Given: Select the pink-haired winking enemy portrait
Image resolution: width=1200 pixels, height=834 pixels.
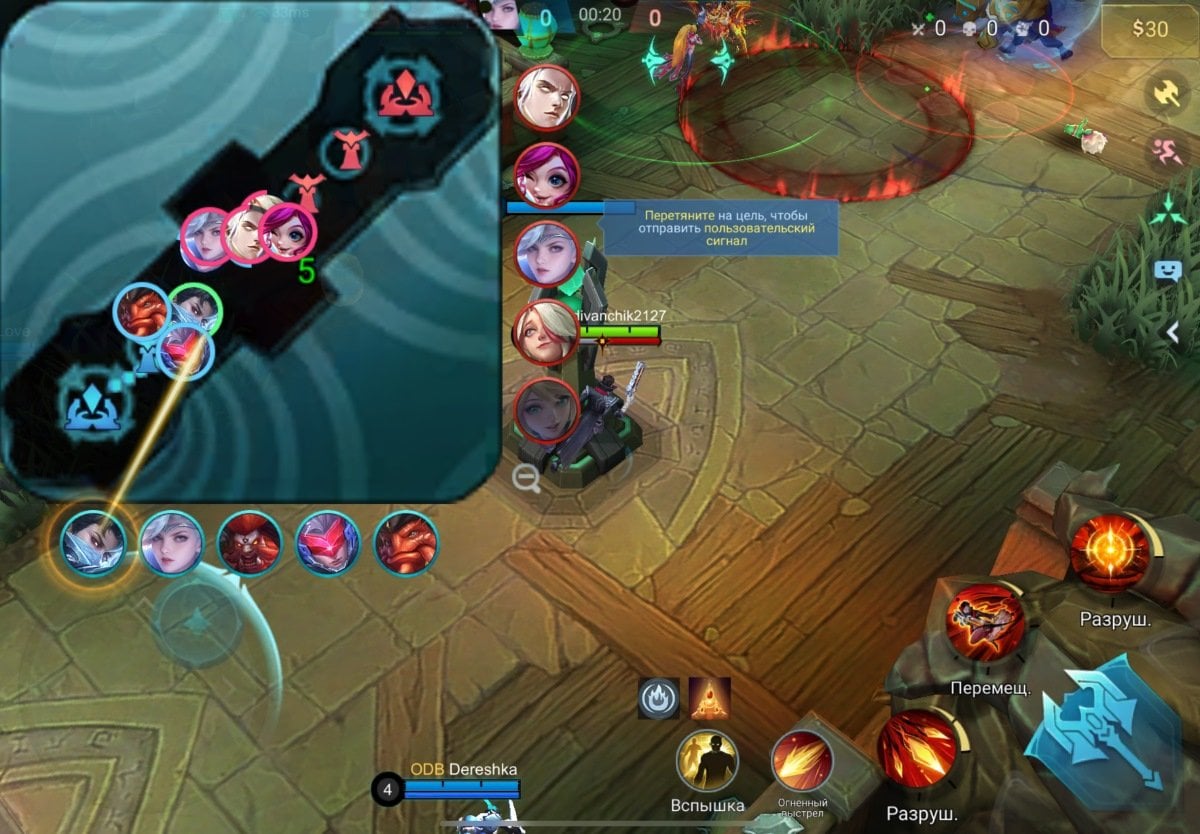Looking at the screenshot, I should 547,175.
